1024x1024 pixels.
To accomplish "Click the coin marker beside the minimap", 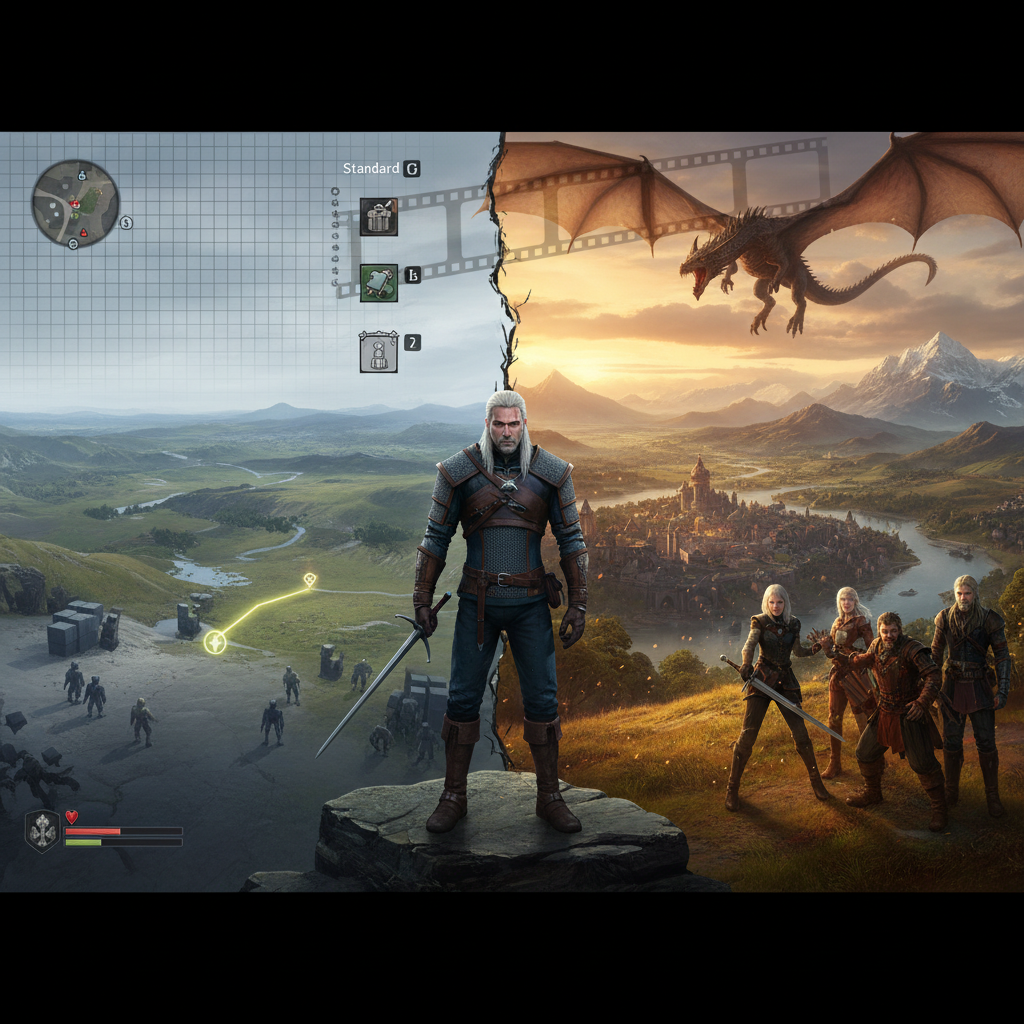I will tap(126, 222).
